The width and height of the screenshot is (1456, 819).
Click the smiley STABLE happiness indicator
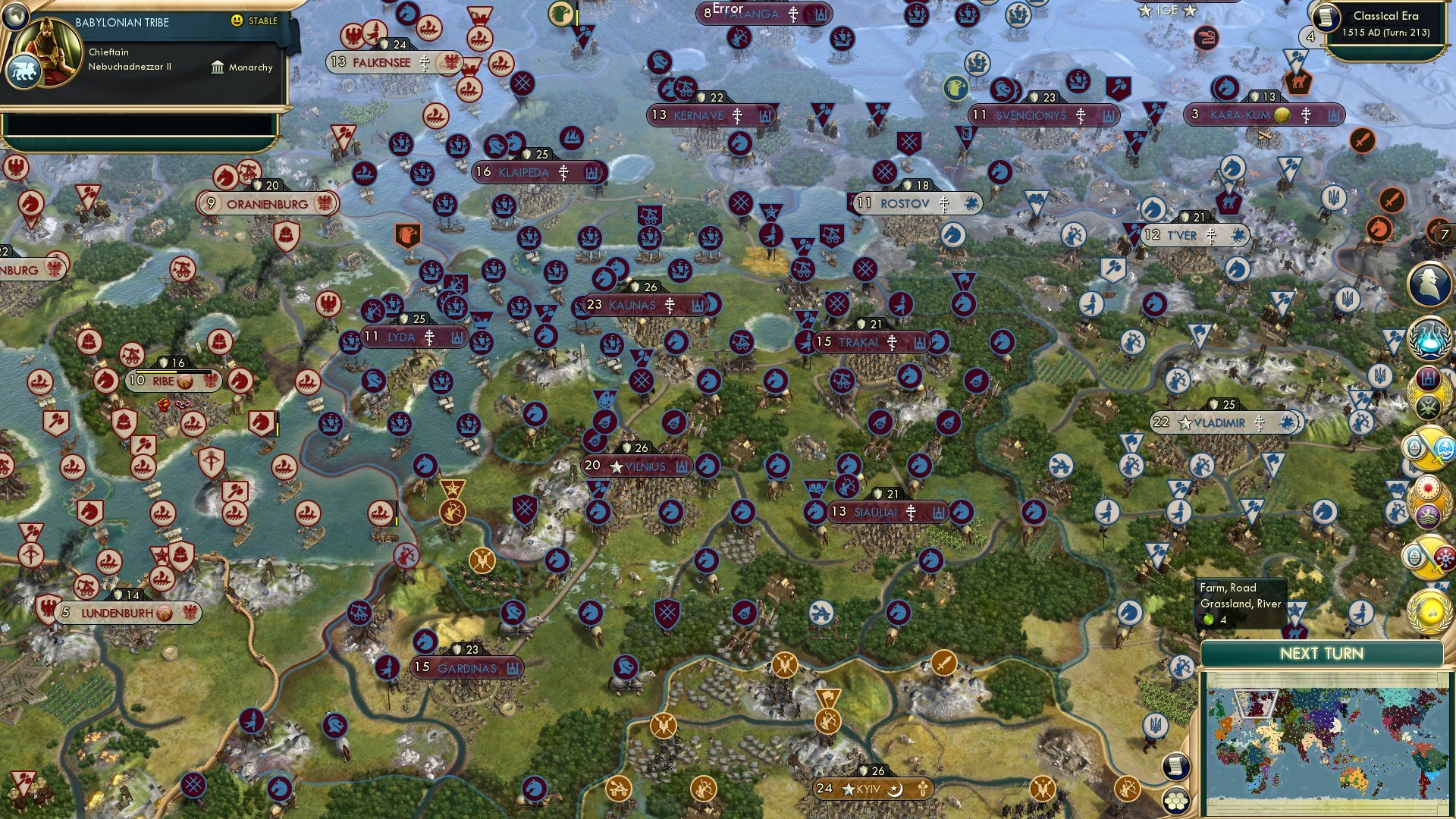(237, 21)
